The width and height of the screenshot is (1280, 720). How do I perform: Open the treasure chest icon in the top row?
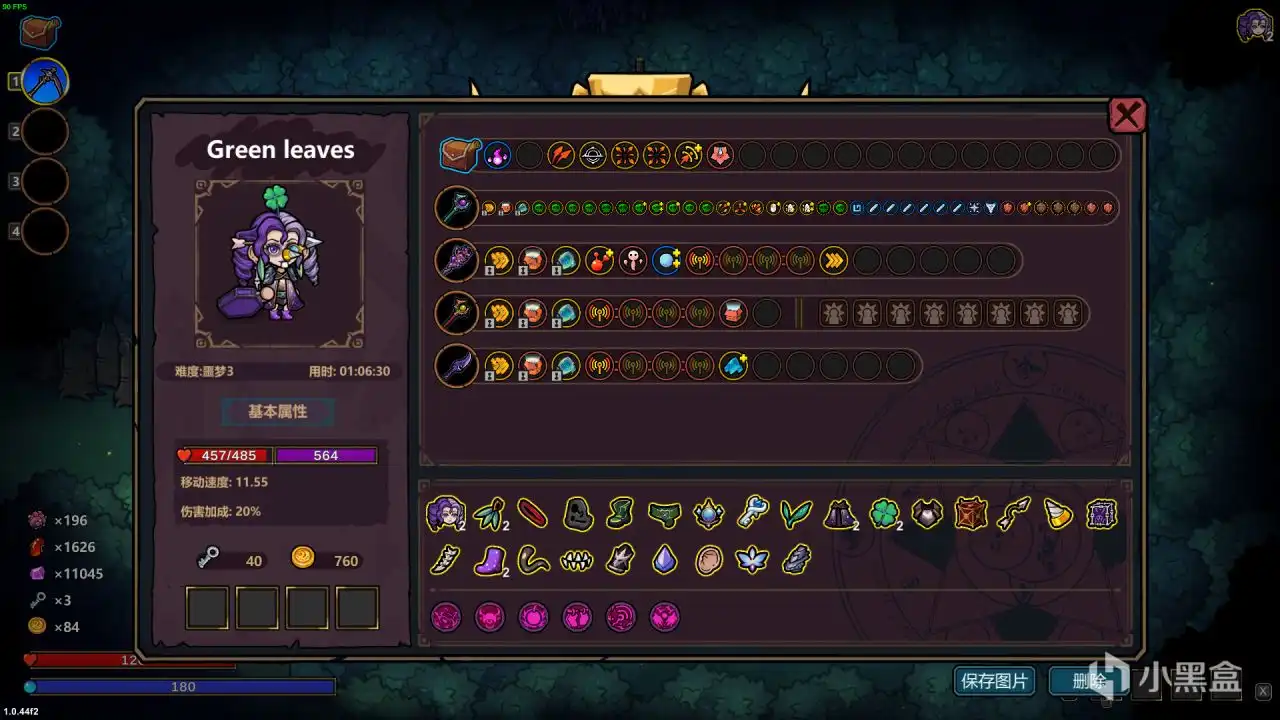click(461, 155)
